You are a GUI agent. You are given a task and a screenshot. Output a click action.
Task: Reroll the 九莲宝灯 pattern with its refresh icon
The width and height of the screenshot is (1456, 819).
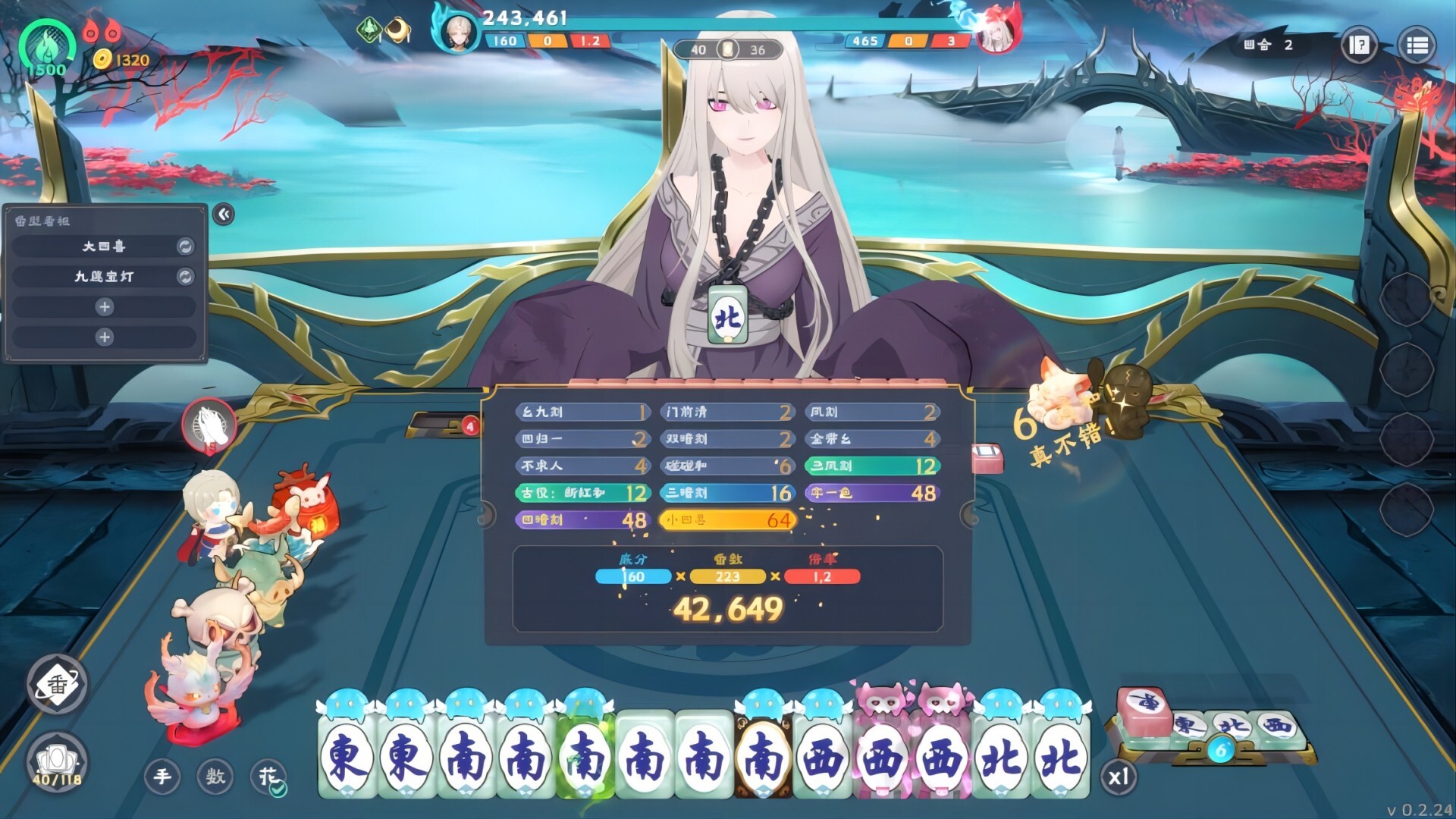[187, 277]
